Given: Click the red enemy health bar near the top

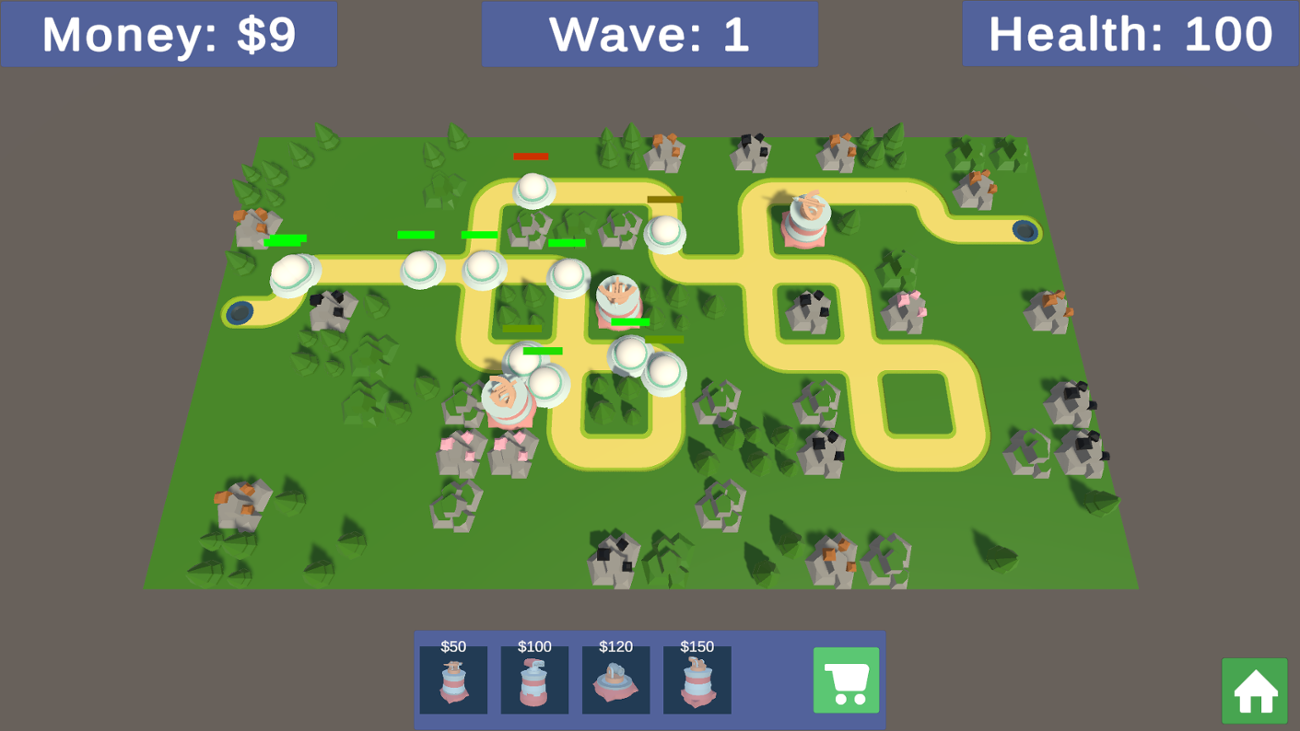Looking at the screenshot, I should pos(531,156).
